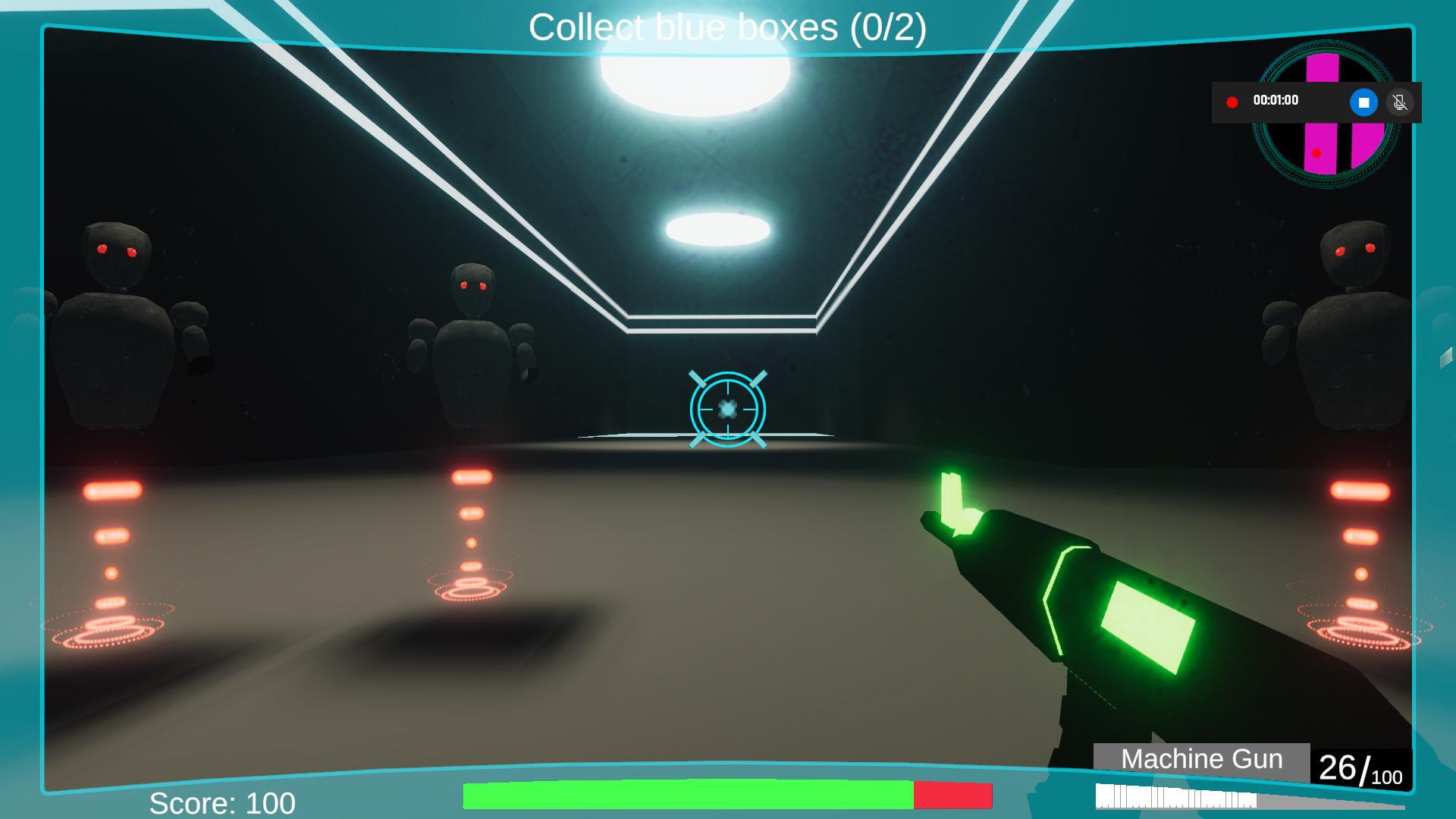Click the Score: 100 text

222,802
